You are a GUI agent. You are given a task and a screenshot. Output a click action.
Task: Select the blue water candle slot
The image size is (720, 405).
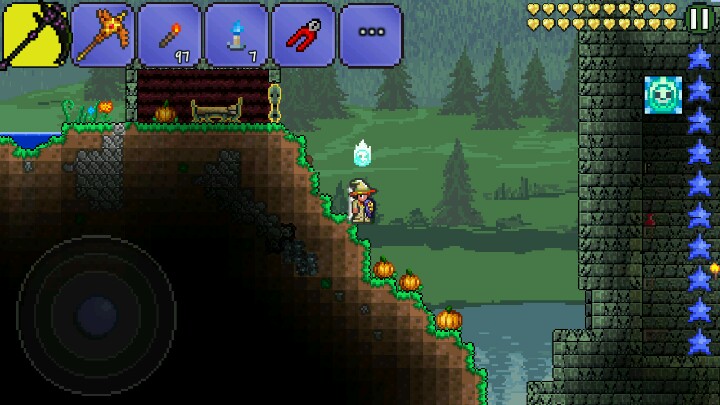236,34
